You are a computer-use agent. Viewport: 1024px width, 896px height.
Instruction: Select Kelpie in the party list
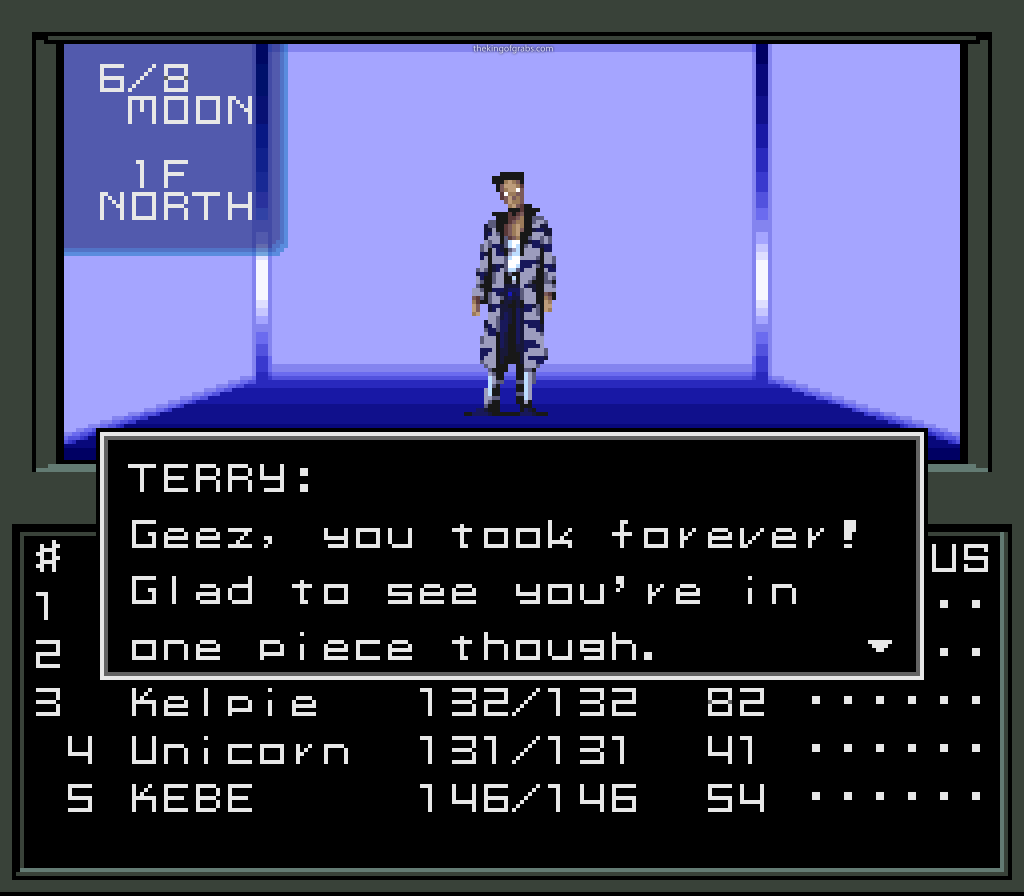pos(224,703)
